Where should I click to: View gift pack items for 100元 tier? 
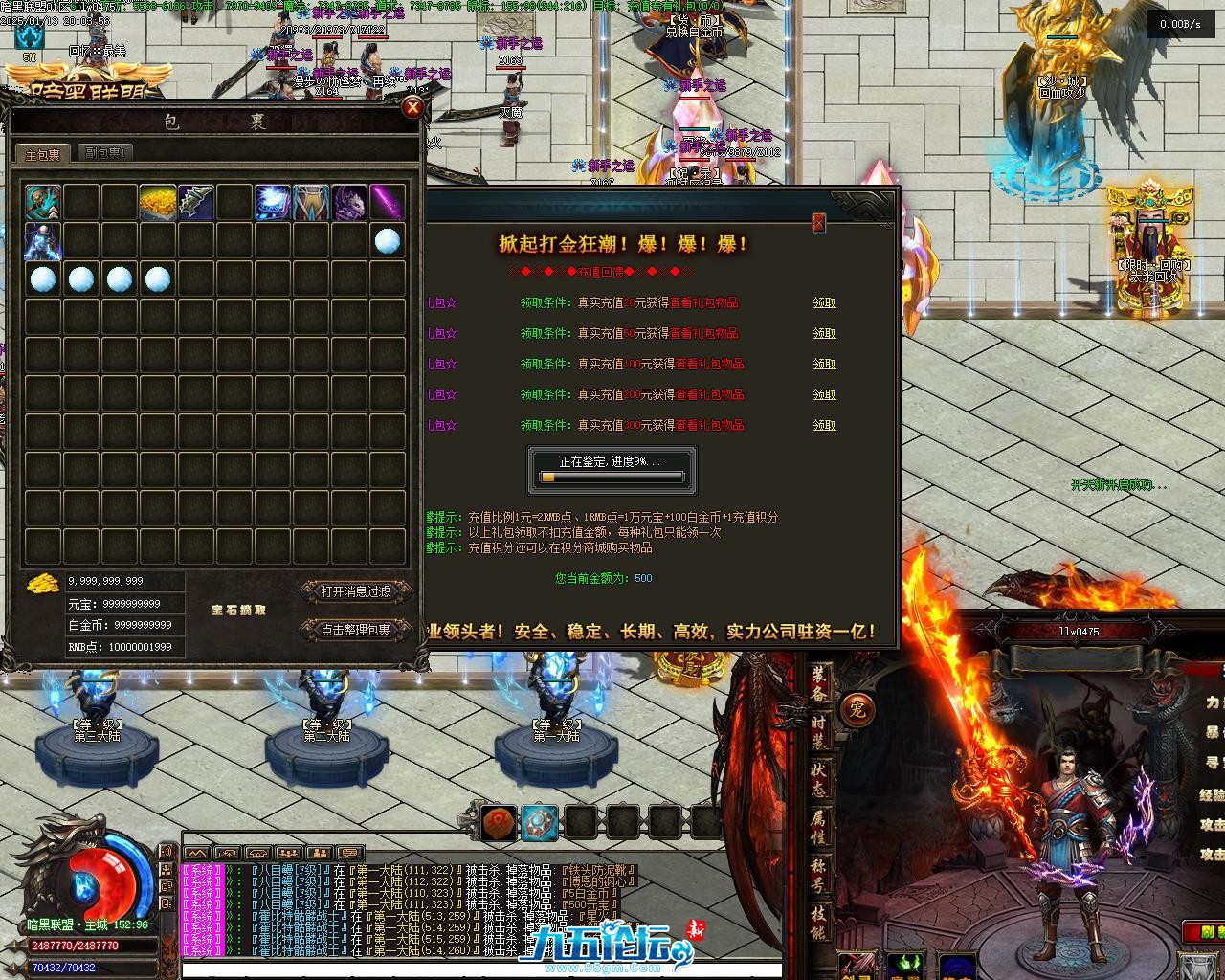tap(709, 364)
